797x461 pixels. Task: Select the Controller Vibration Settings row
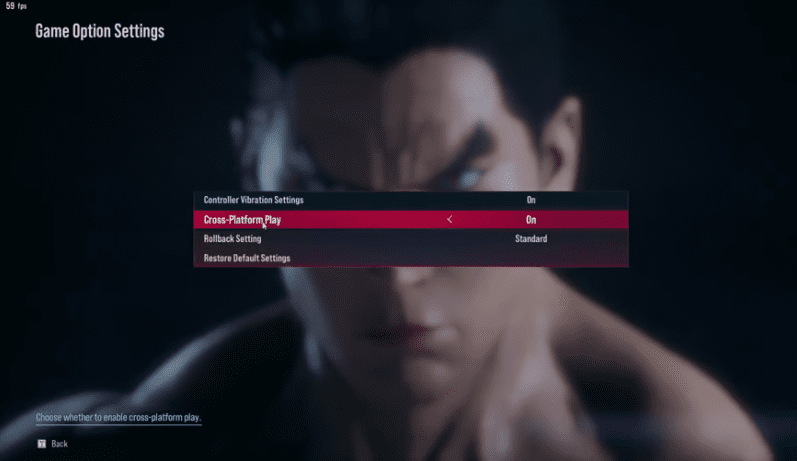coord(254,200)
